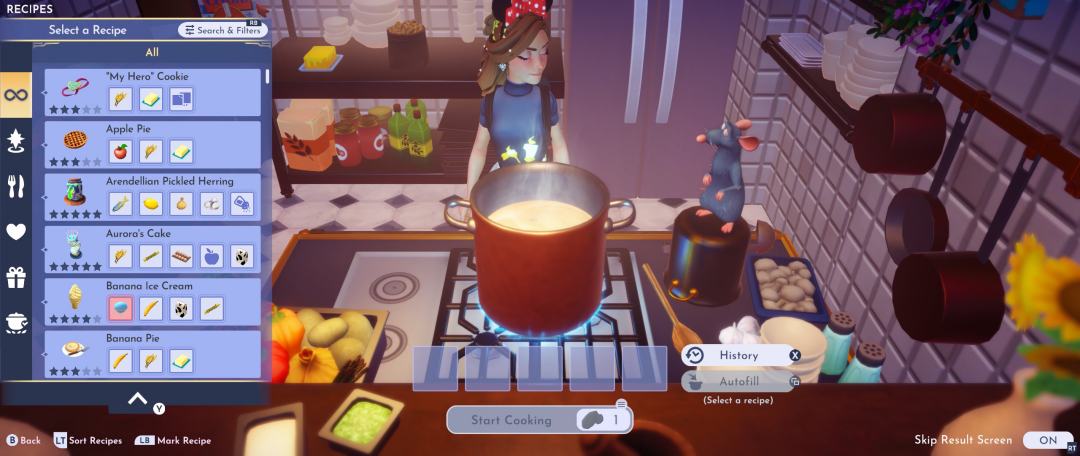
Task: Open the gift box category tab
Action: (16, 277)
